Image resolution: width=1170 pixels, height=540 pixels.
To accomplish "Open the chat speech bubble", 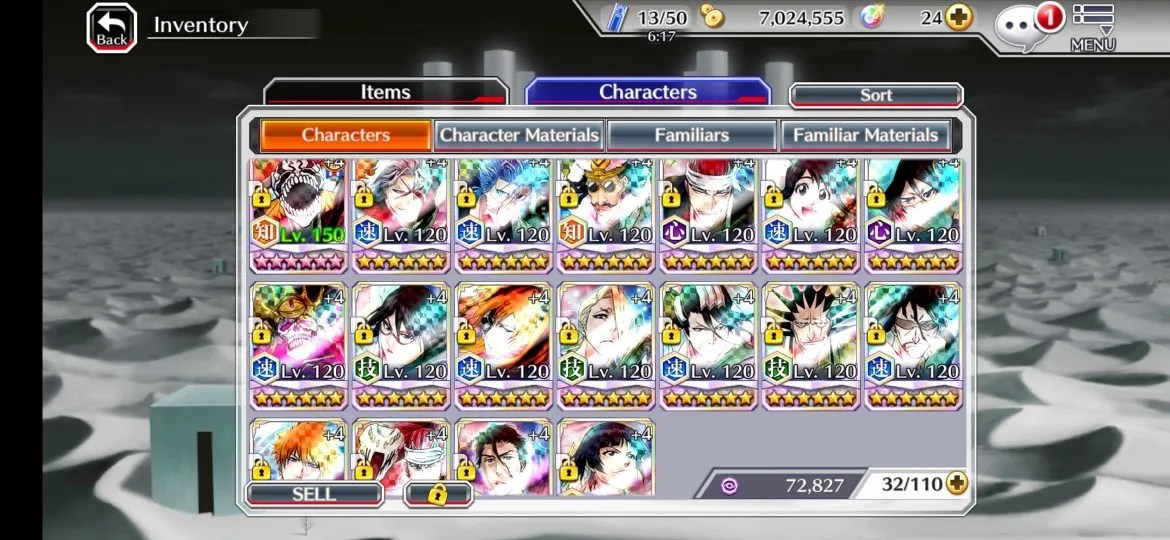I will pyautogui.click(x=1022, y=28).
